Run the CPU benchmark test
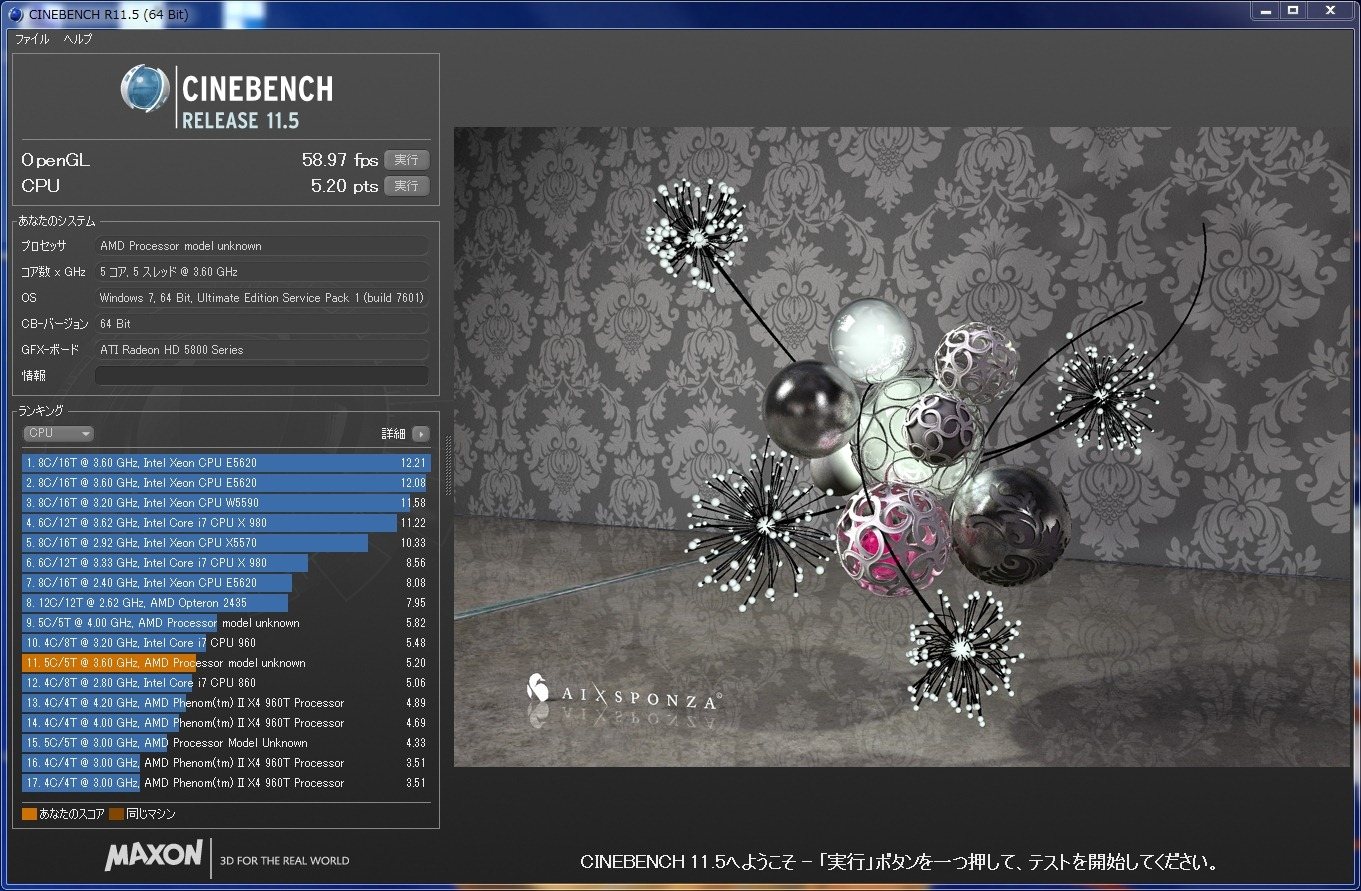 (x=406, y=186)
